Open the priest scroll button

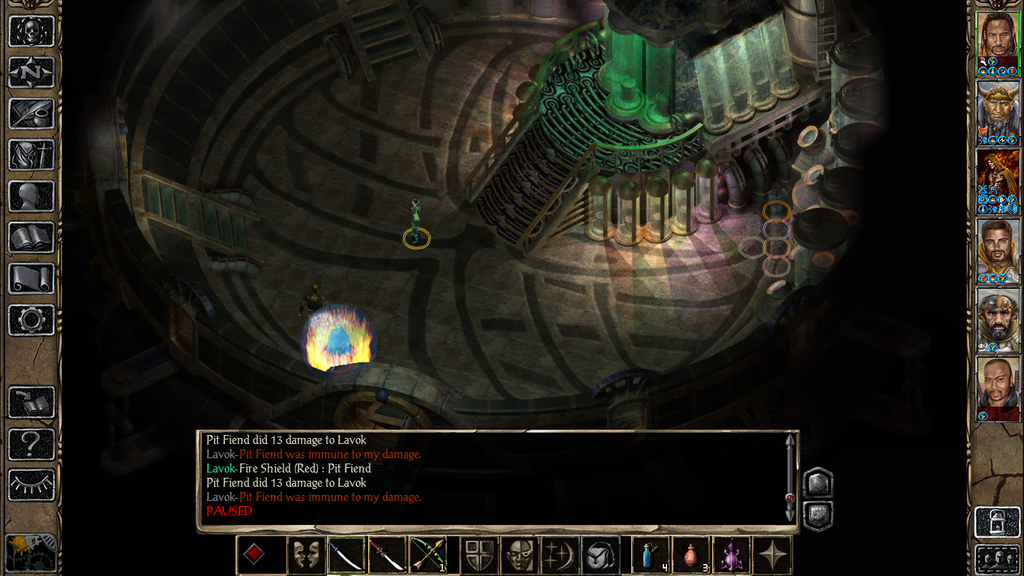pos(31,278)
